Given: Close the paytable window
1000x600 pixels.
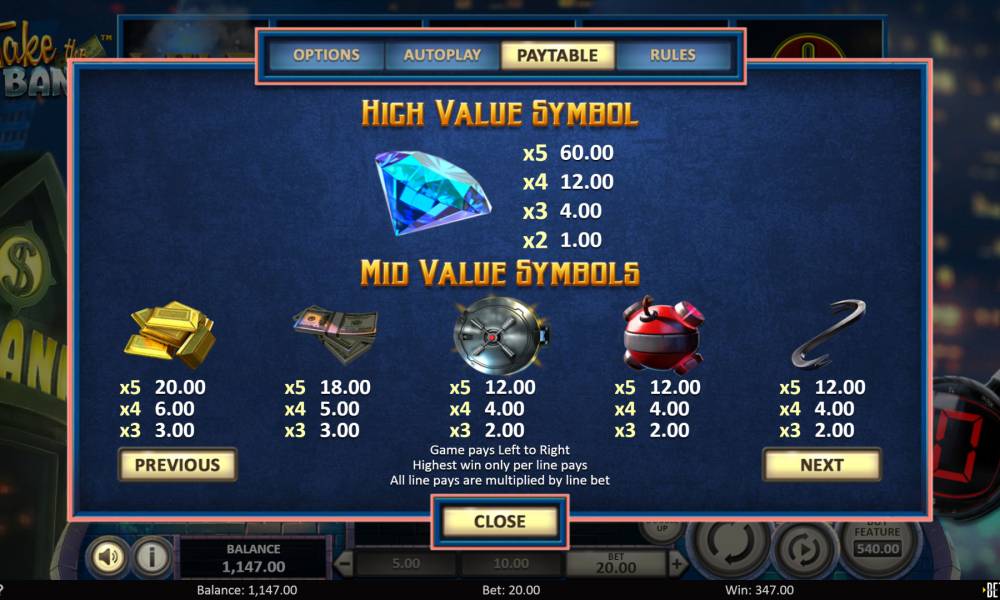Looking at the screenshot, I should click(x=499, y=521).
